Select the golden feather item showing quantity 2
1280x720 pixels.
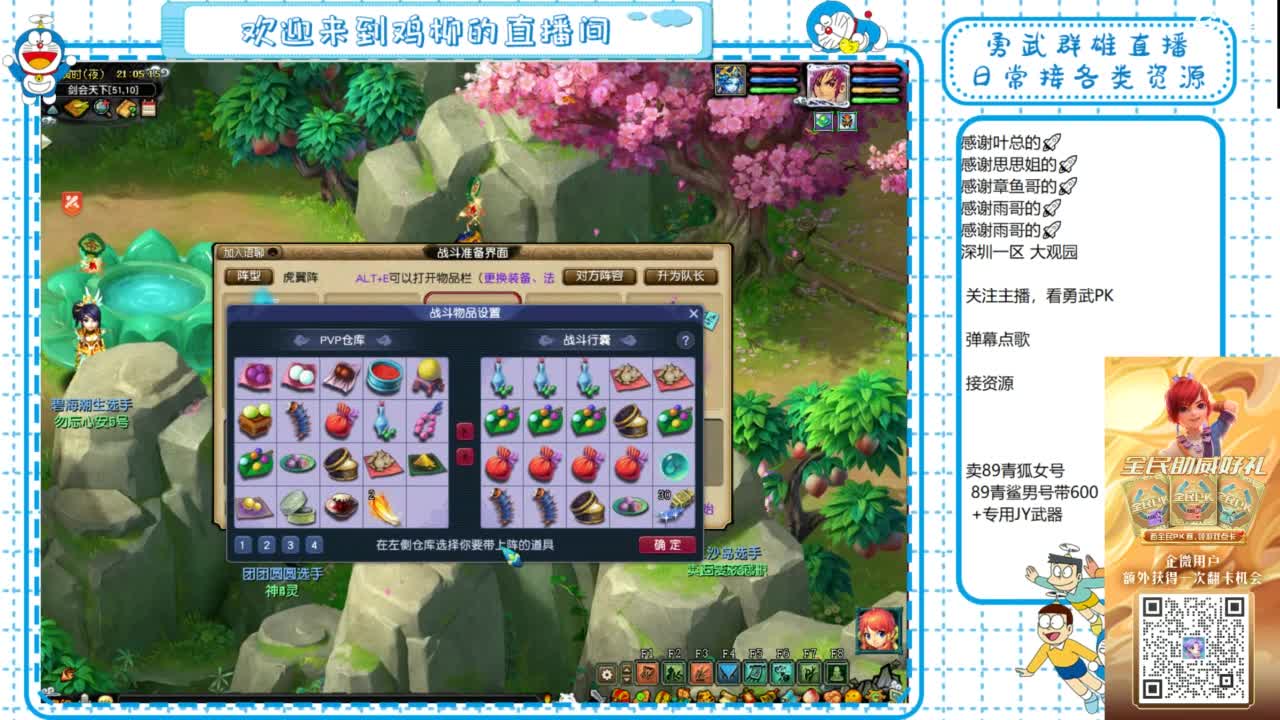[x=383, y=508]
